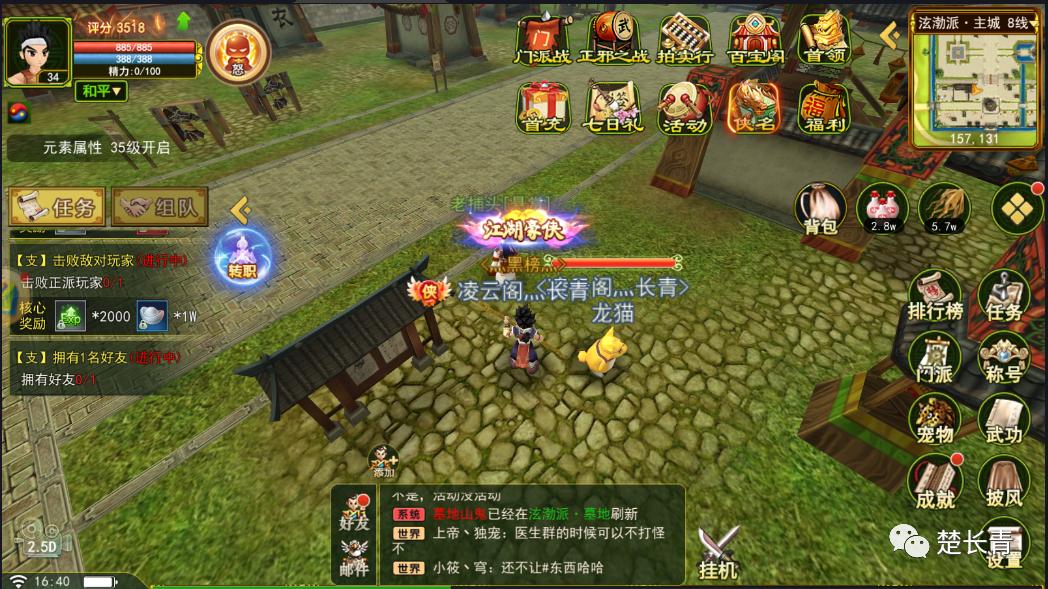Toggle 挂机 auto-battle mode
This screenshot has height=589, width=1048.
[718, 553]
